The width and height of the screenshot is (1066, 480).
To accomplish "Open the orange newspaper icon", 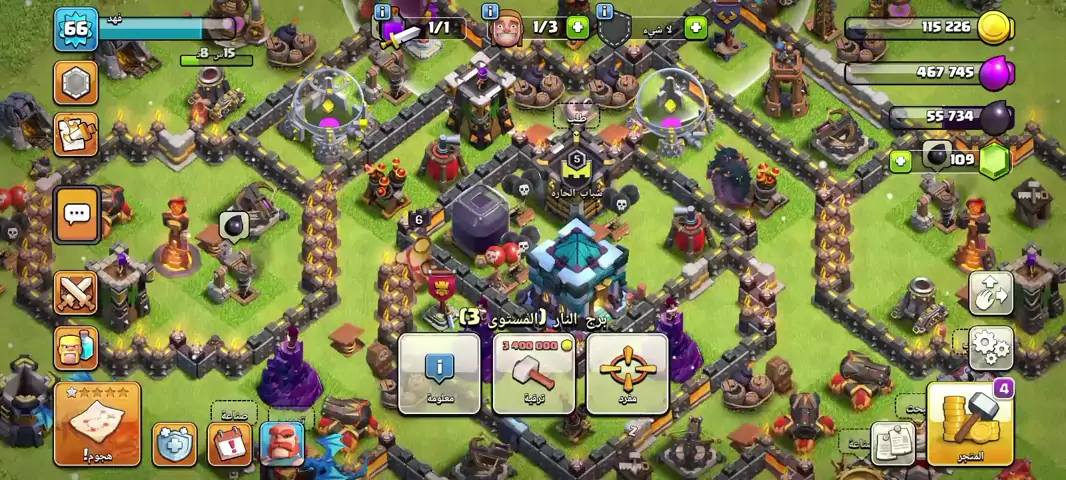I will pyautogui.click(x=76, y=135).
